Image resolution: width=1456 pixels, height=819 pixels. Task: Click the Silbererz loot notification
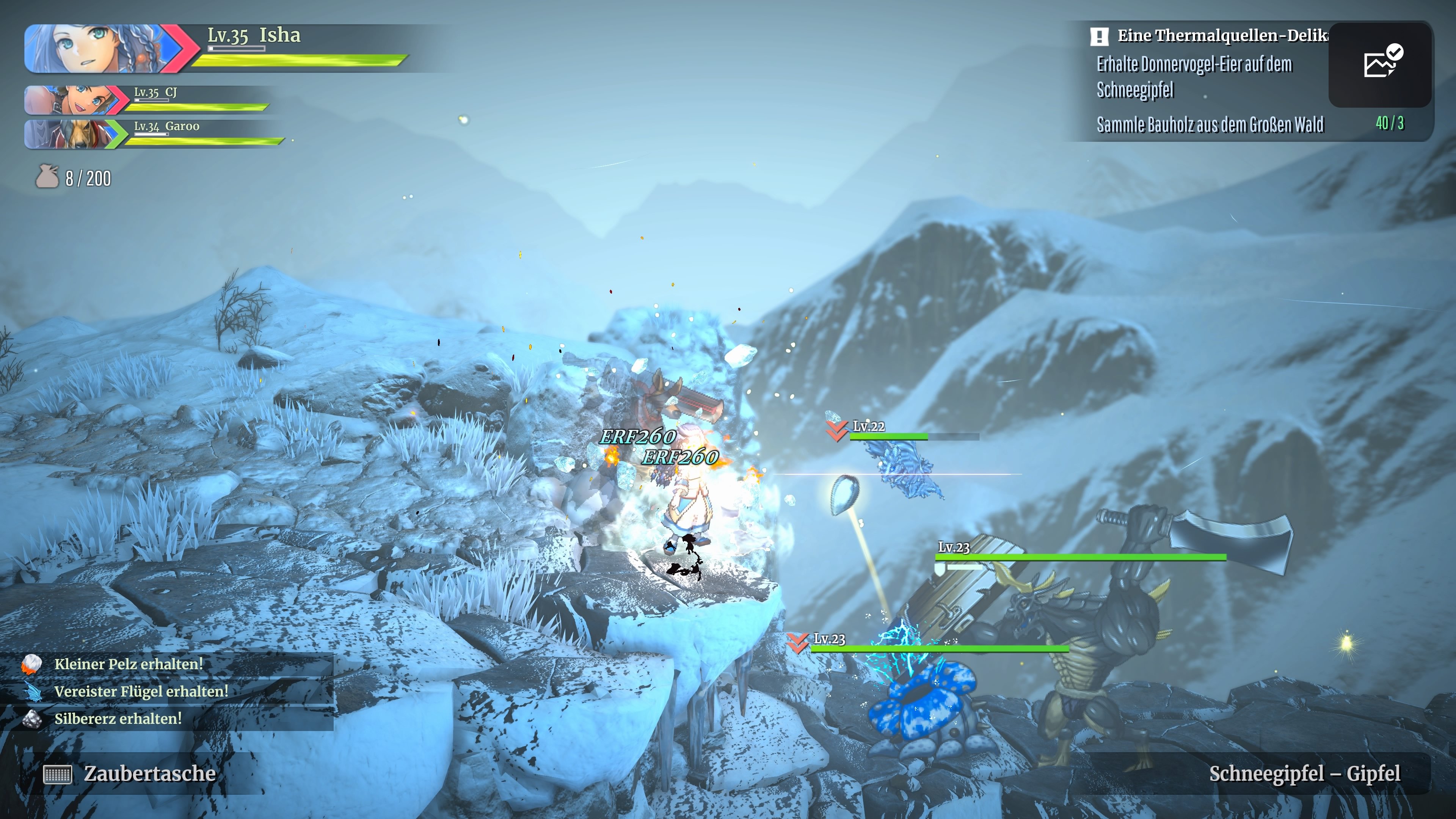(x=118, y=719)
